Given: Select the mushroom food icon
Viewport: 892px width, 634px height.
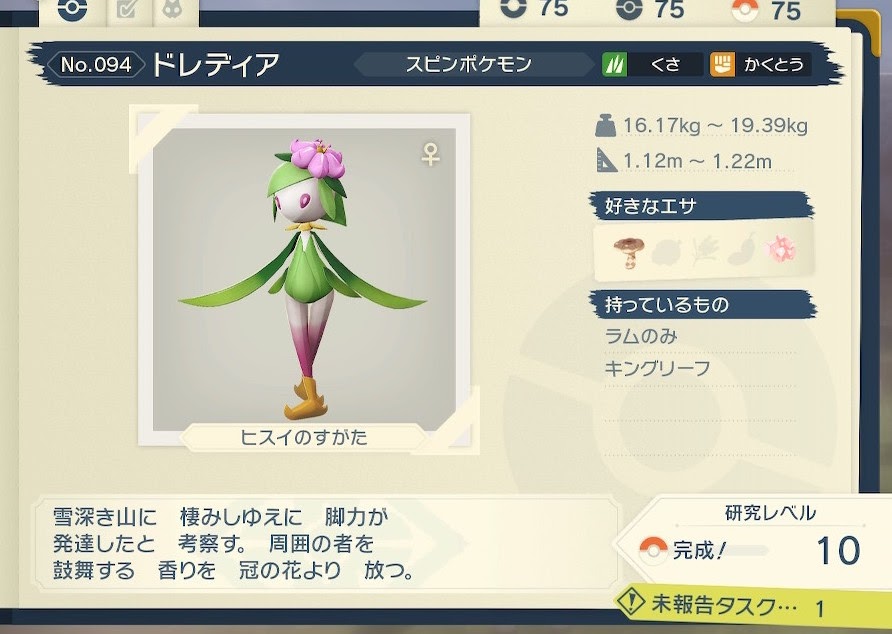Looking at the screenshot, I should tap(630, 251).
